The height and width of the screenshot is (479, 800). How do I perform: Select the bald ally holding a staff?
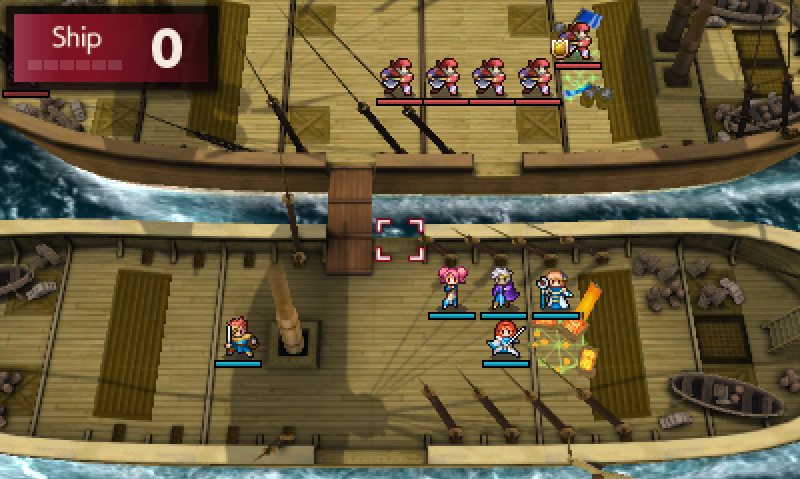pos(554,289)
